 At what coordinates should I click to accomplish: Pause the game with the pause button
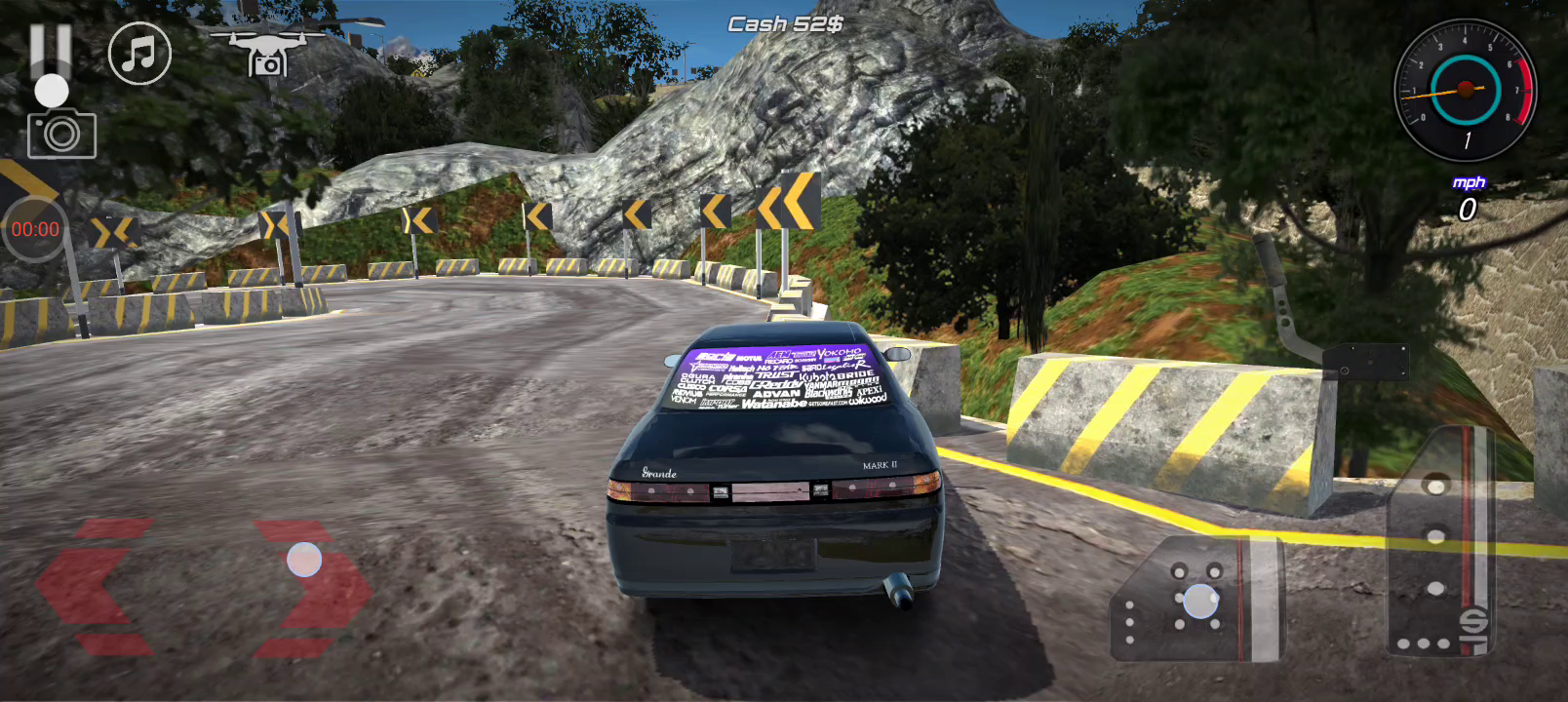[x=51, y=49]
